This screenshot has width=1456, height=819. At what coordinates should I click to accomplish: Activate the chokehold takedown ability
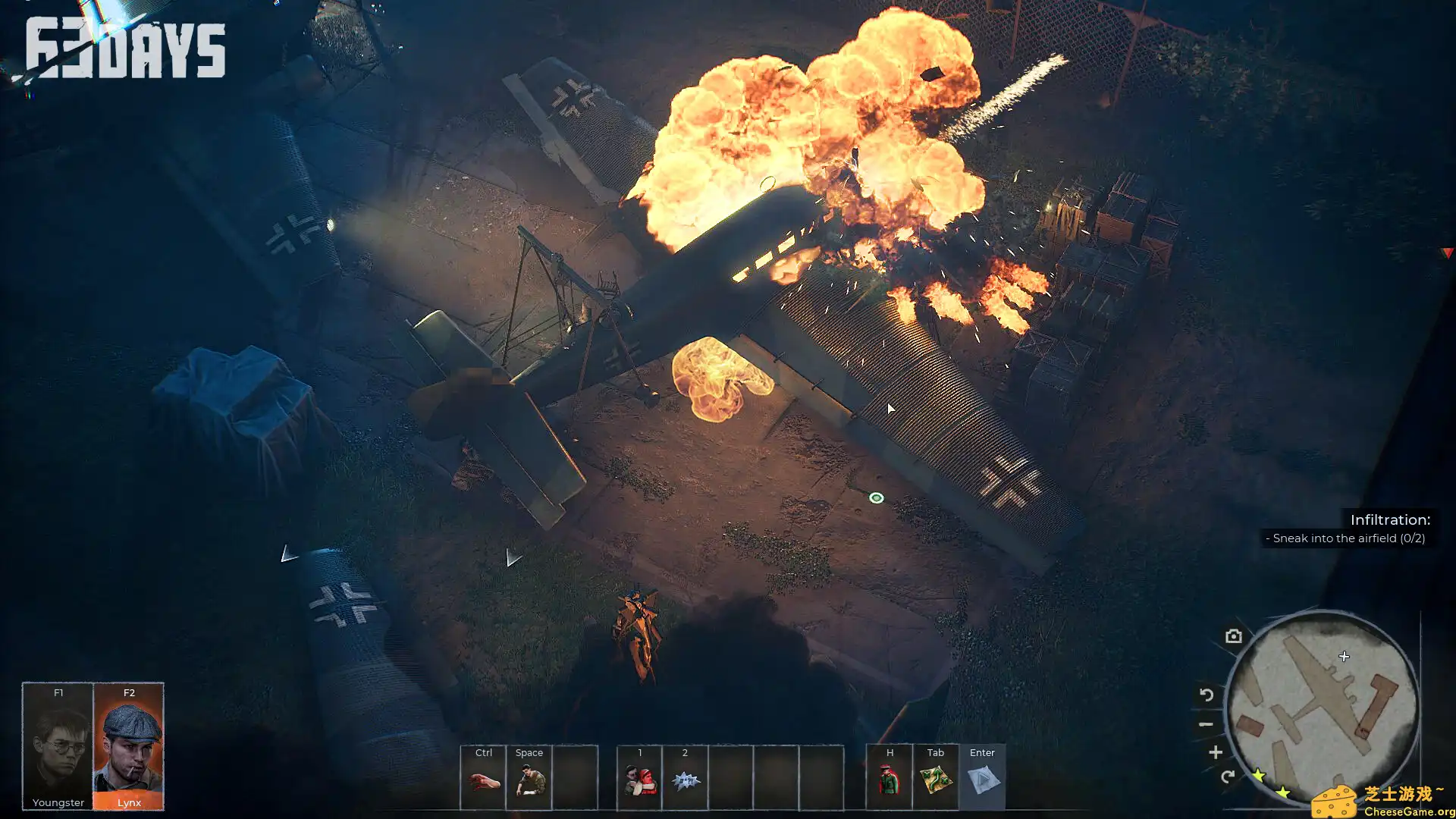click(x=639, y=779)
